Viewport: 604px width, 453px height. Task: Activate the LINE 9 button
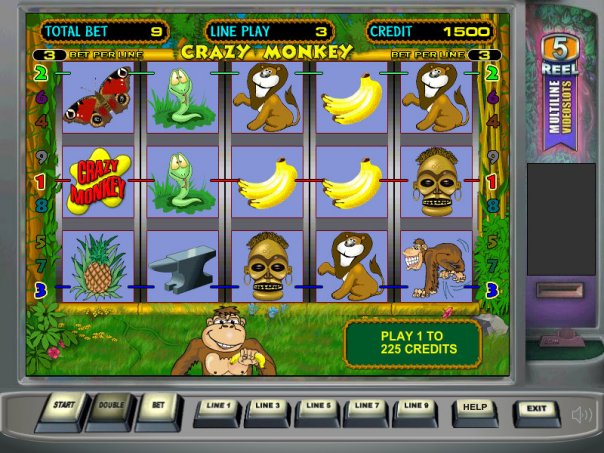(x=417, y=408)
